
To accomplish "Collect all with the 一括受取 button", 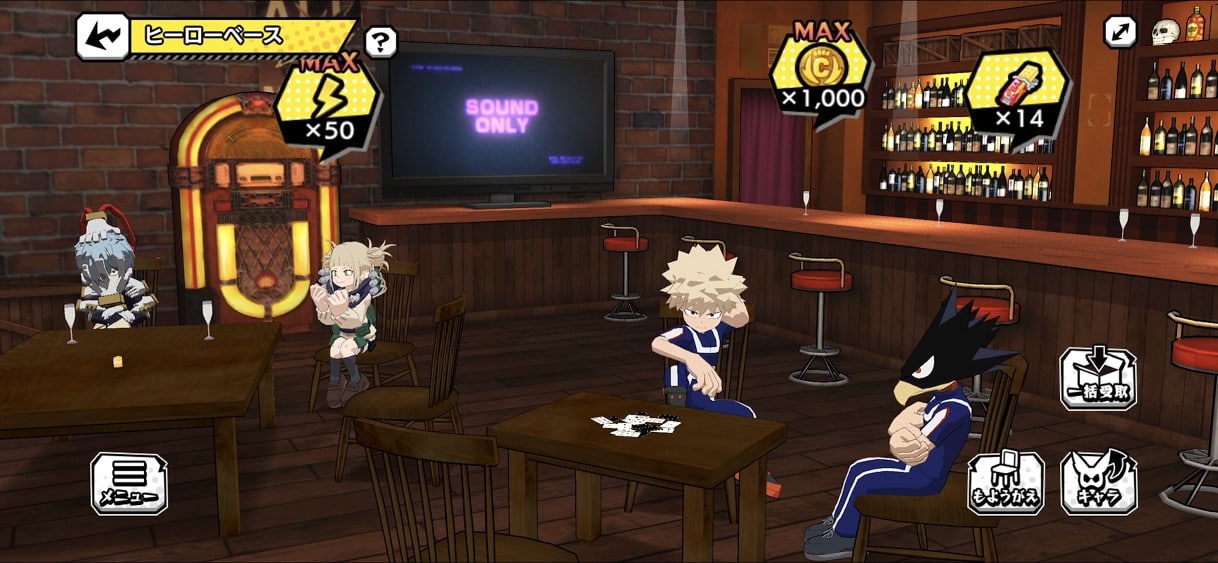I will (x=1097, y=378).
